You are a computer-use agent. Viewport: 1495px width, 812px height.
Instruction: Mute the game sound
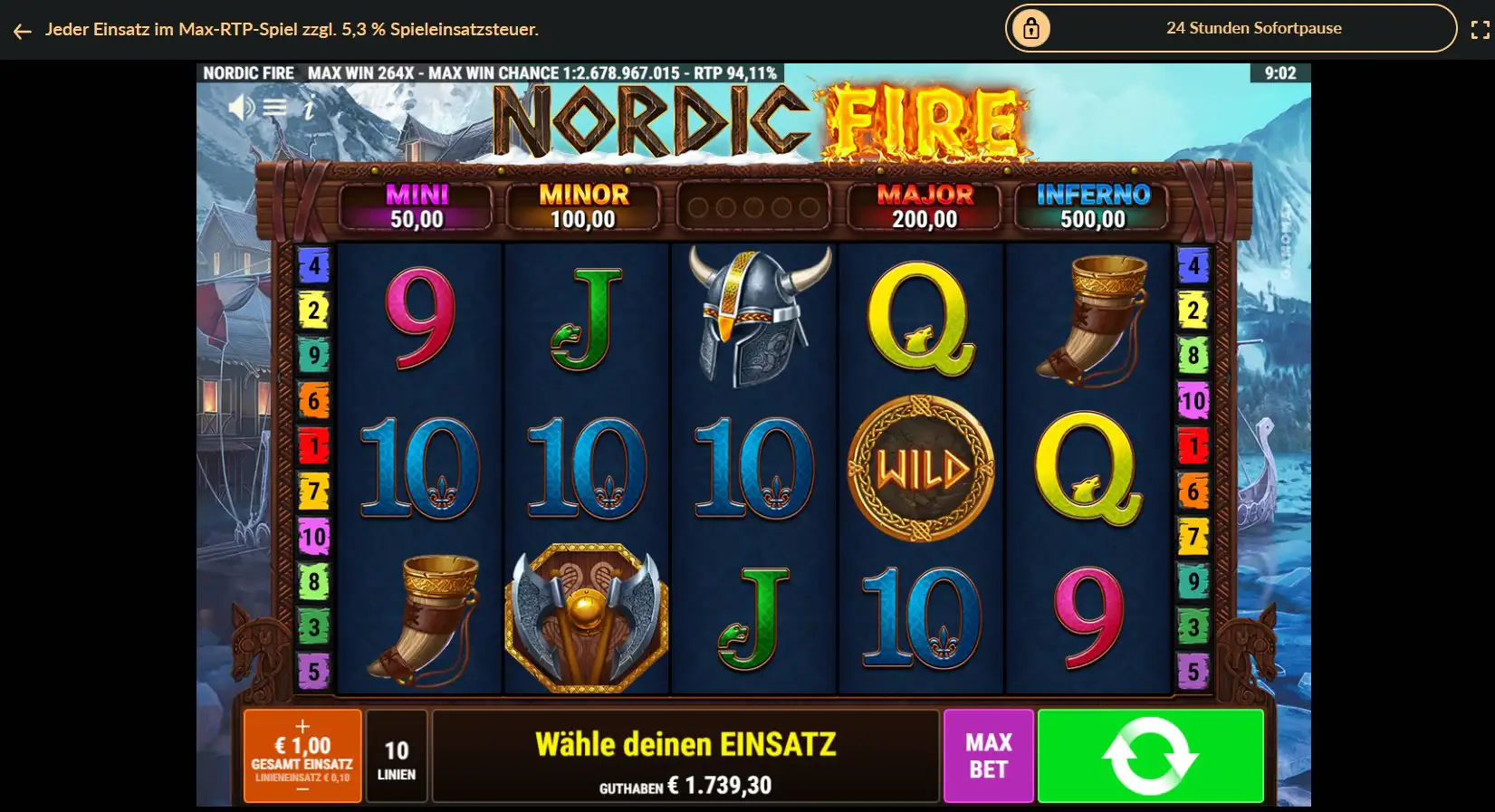click(x=241, y=105)
